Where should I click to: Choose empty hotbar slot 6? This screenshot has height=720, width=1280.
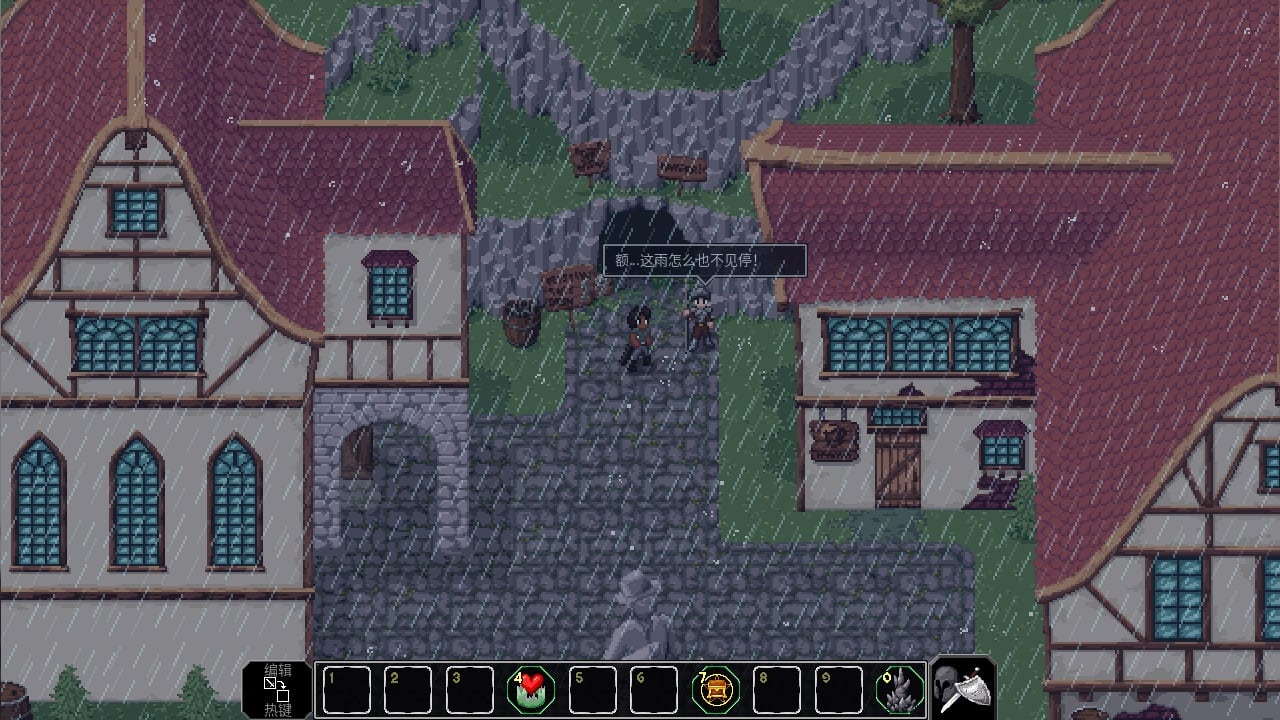coord(654,690)
